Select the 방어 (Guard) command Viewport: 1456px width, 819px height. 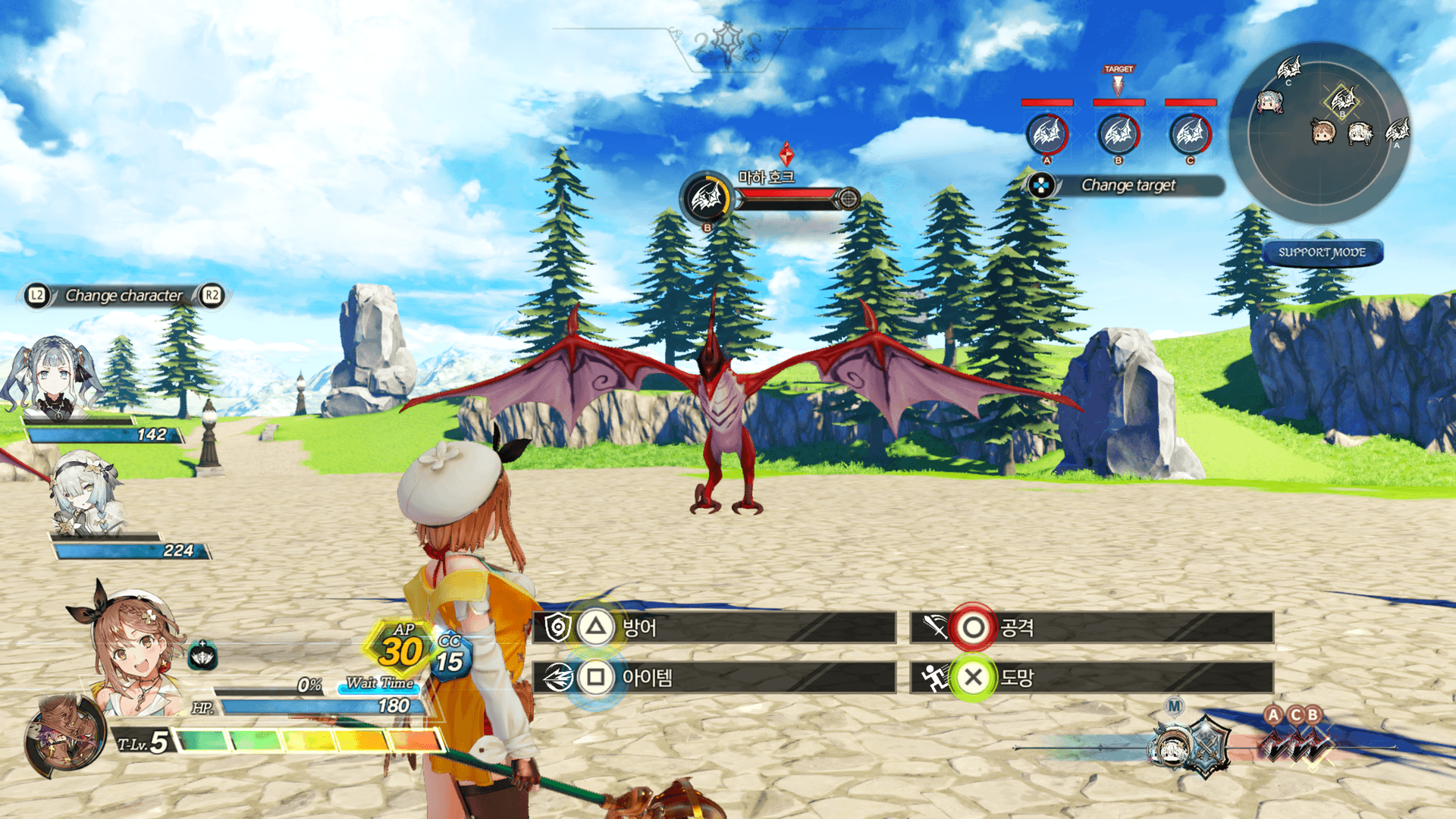713,628
